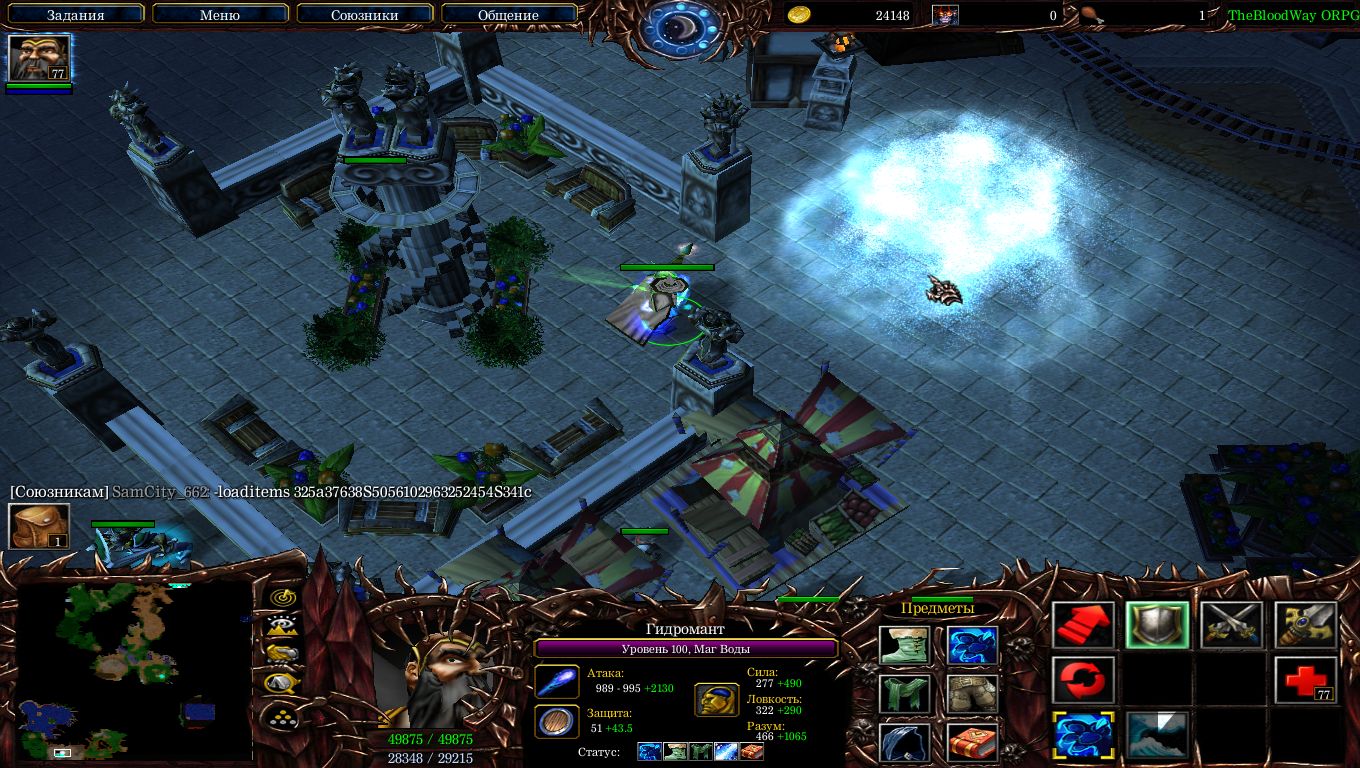Activate the Hold Position shield command
1360x768 pixels.
point(1158,626)
